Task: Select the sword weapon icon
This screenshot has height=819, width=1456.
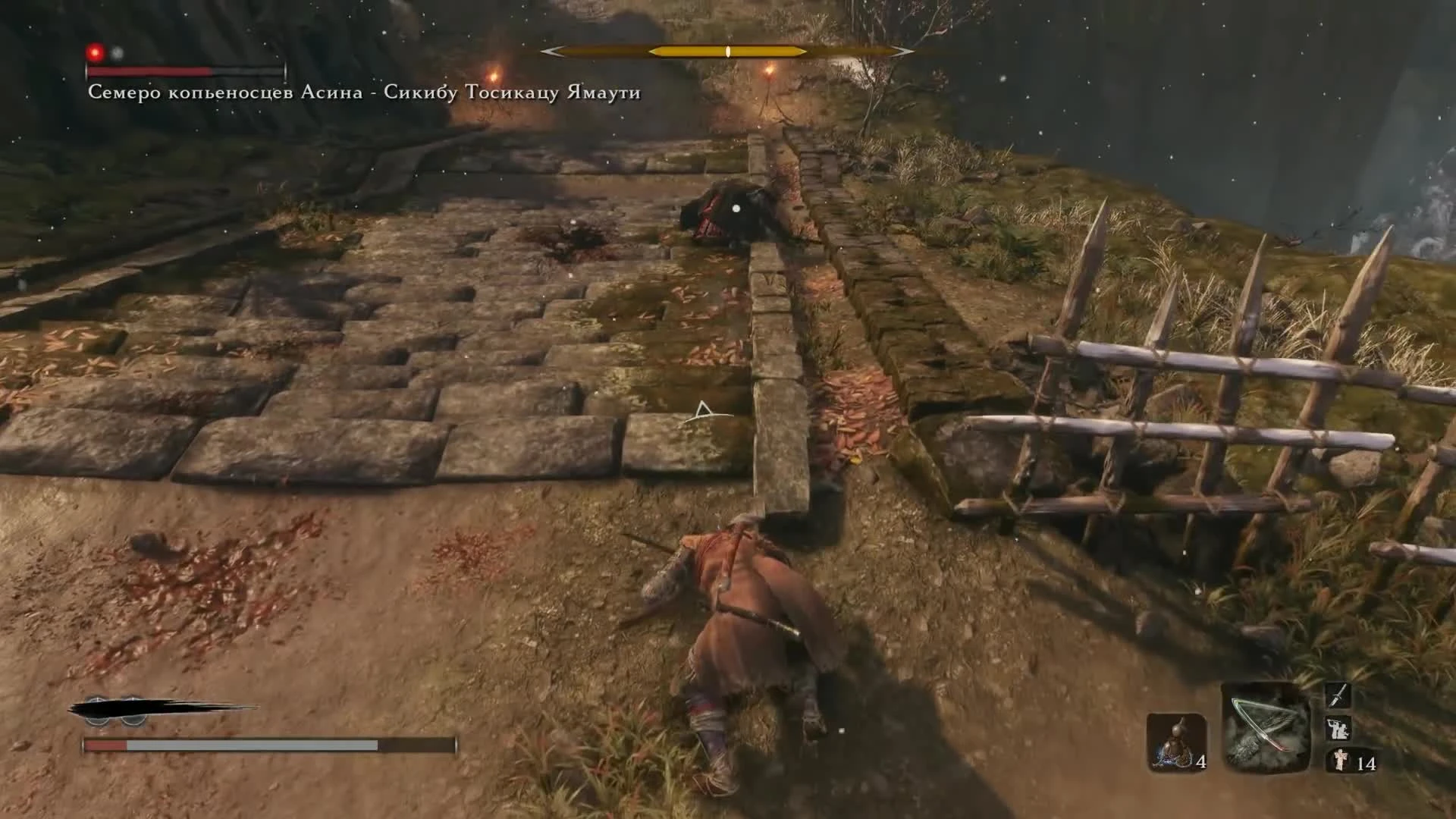Action: (x=1338, y=695)
